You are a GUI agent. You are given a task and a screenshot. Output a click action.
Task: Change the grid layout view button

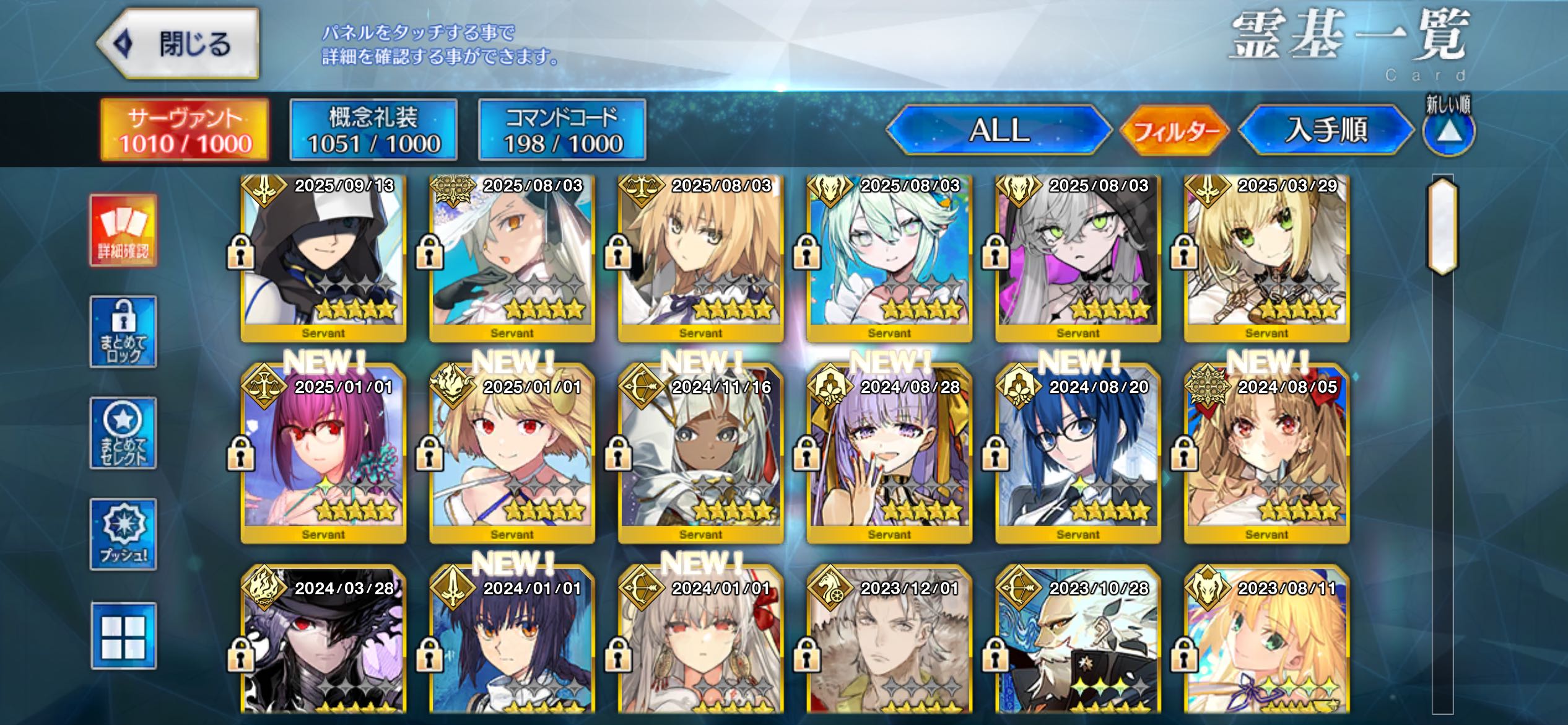(123, 636)
